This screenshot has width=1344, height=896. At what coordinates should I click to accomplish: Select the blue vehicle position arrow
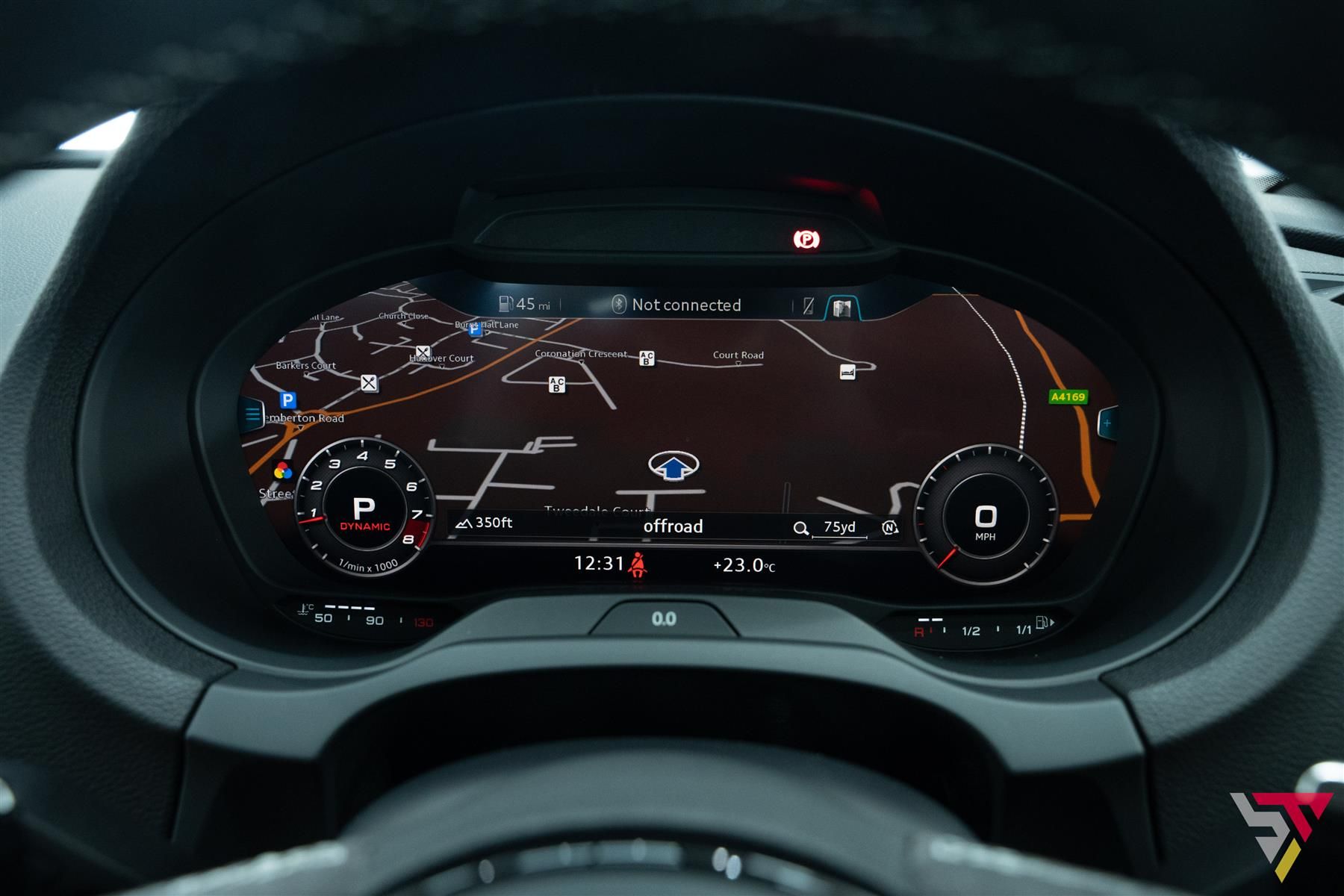point(674,467)
